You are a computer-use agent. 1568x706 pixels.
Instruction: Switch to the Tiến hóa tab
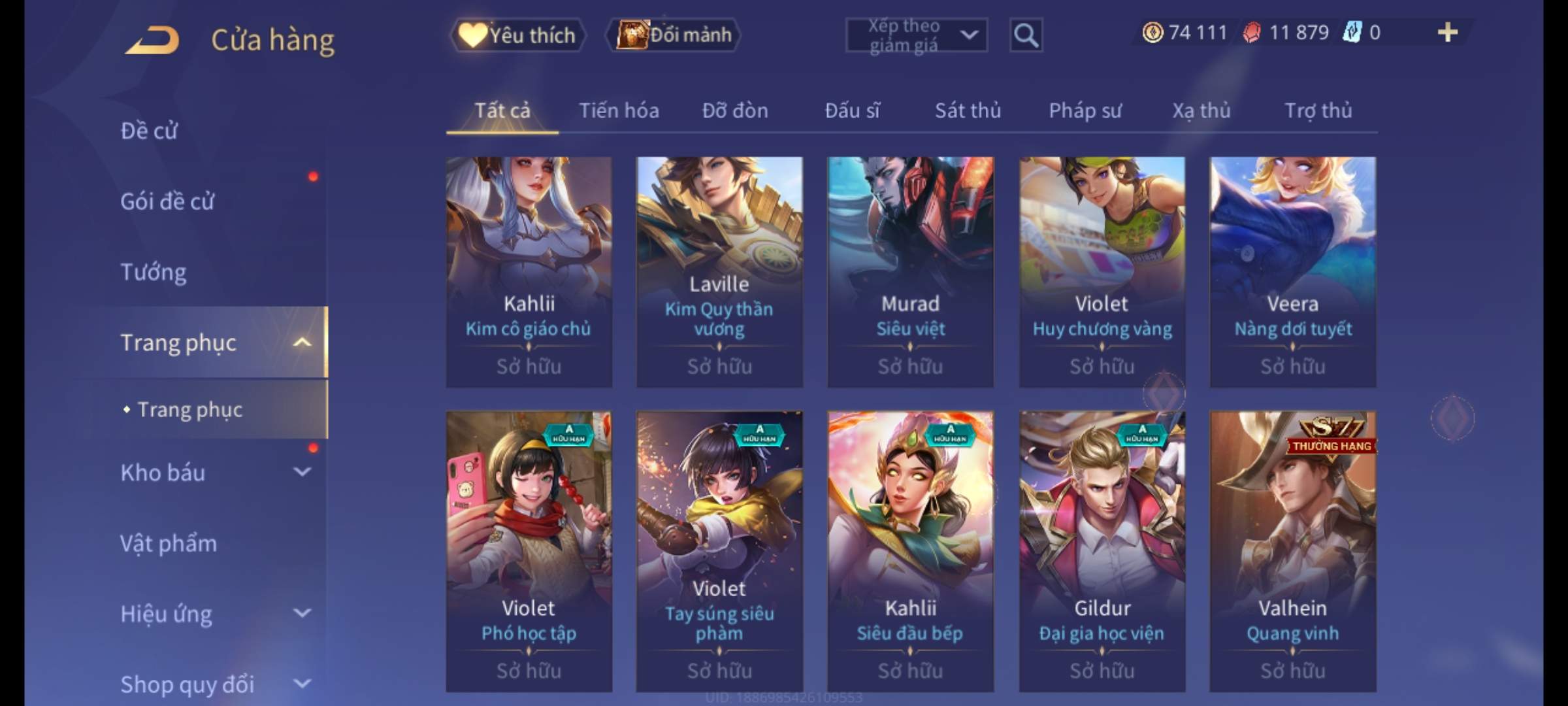coord(619,111)
